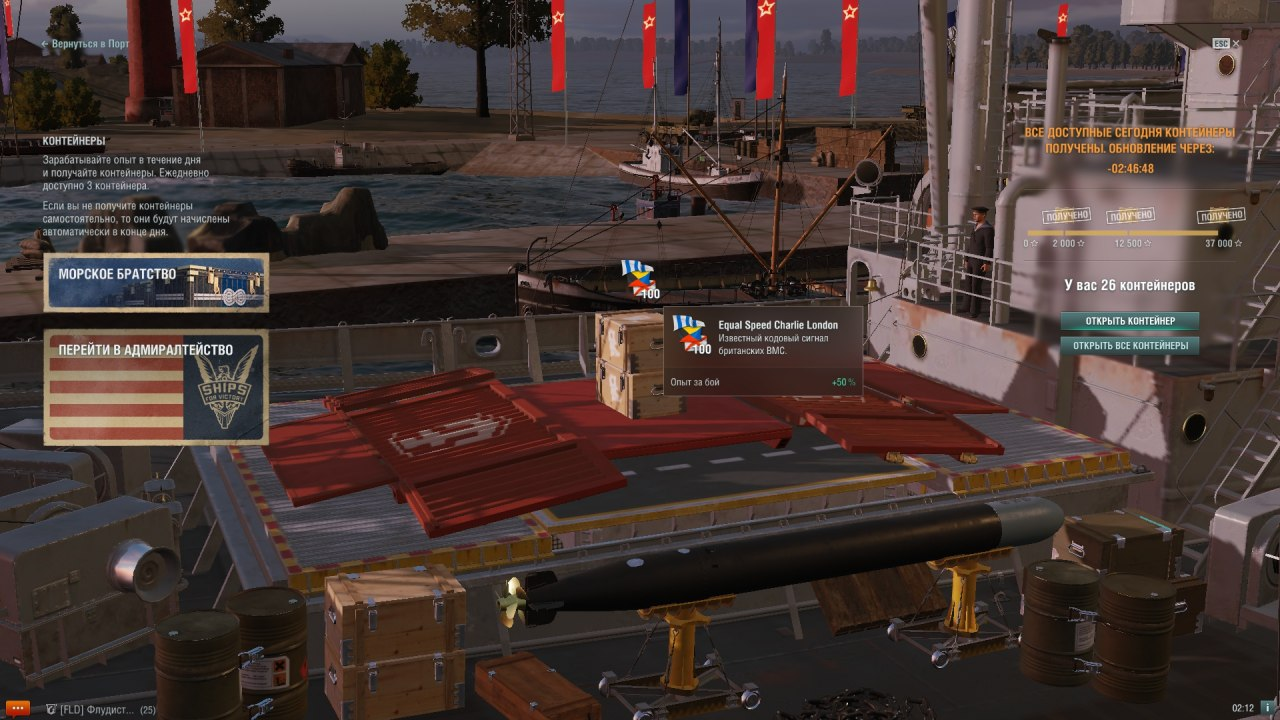Image resolution: width=1280 pixels, height=720 pixels.
Task: Open the [FLD] clan chat channel
Action: click(95, 709)
